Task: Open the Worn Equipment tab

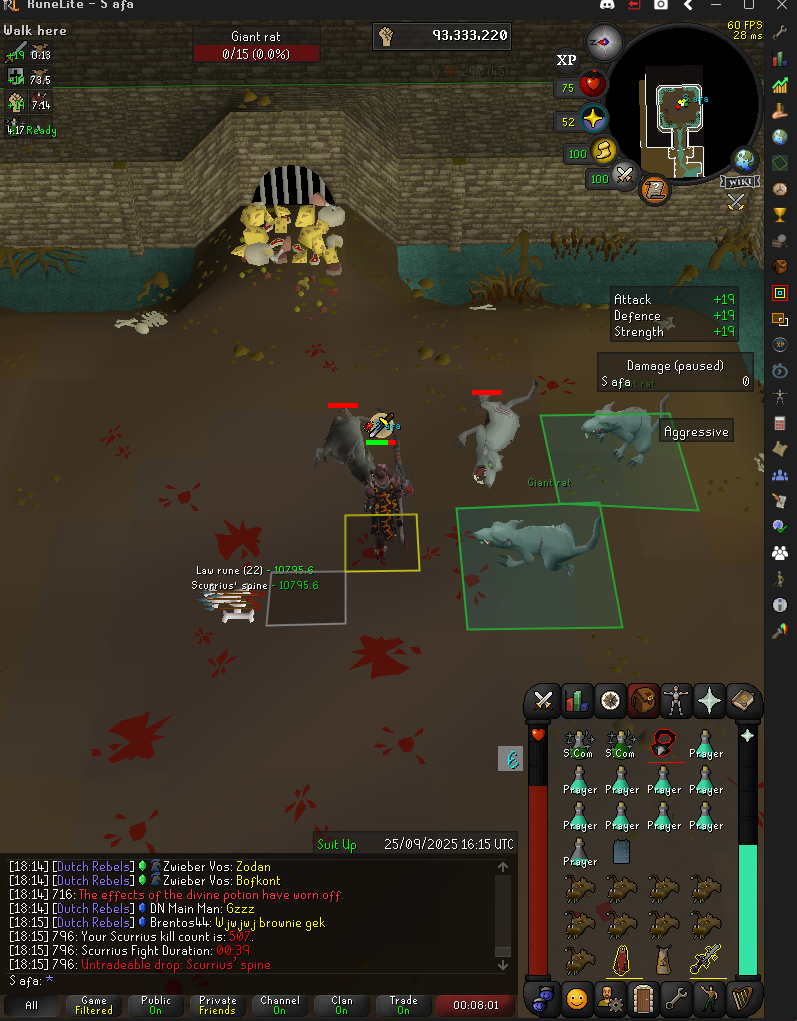Action: 677,701
